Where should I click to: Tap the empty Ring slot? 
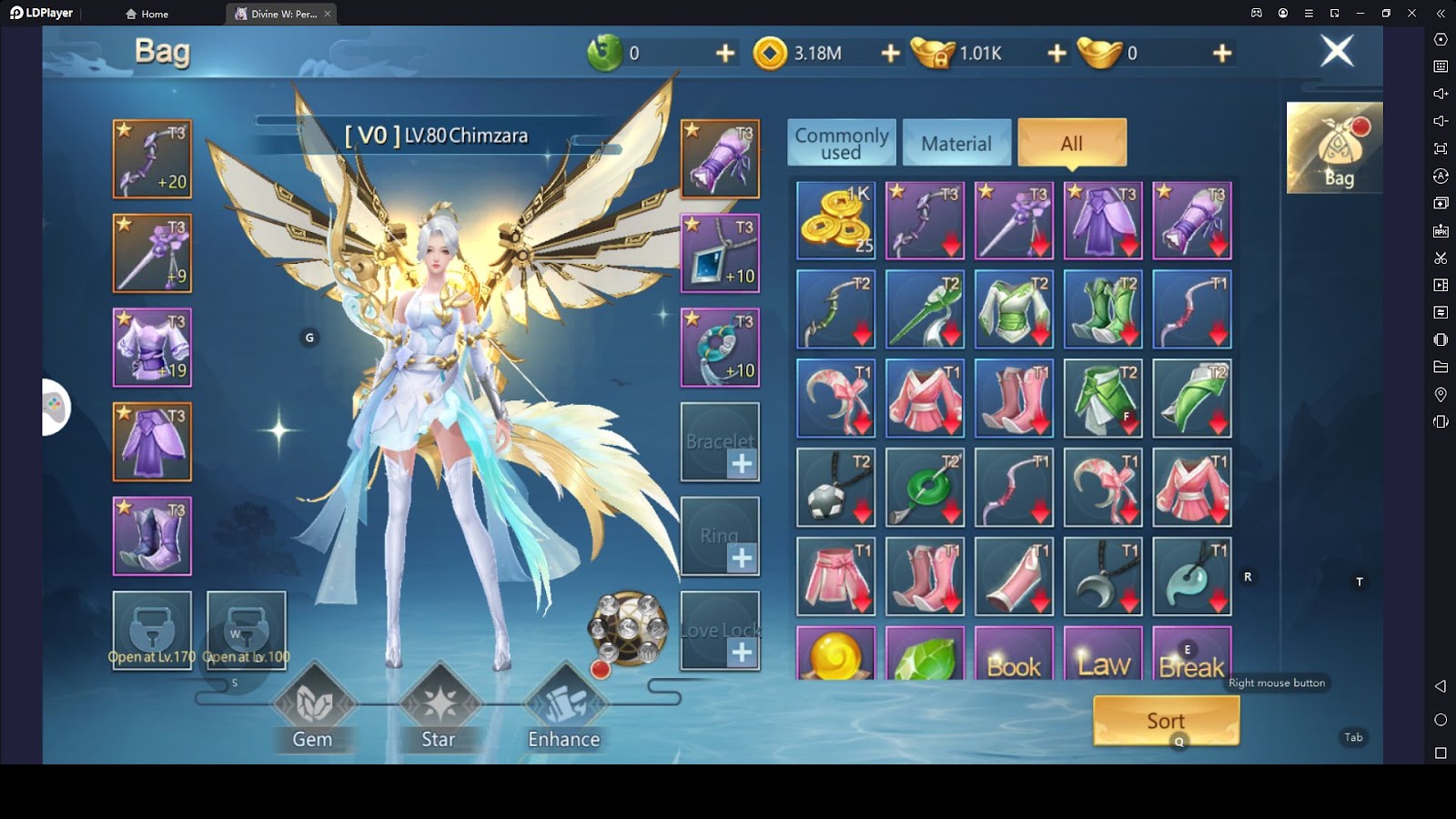pyautogui.click(x=720, y=537)
